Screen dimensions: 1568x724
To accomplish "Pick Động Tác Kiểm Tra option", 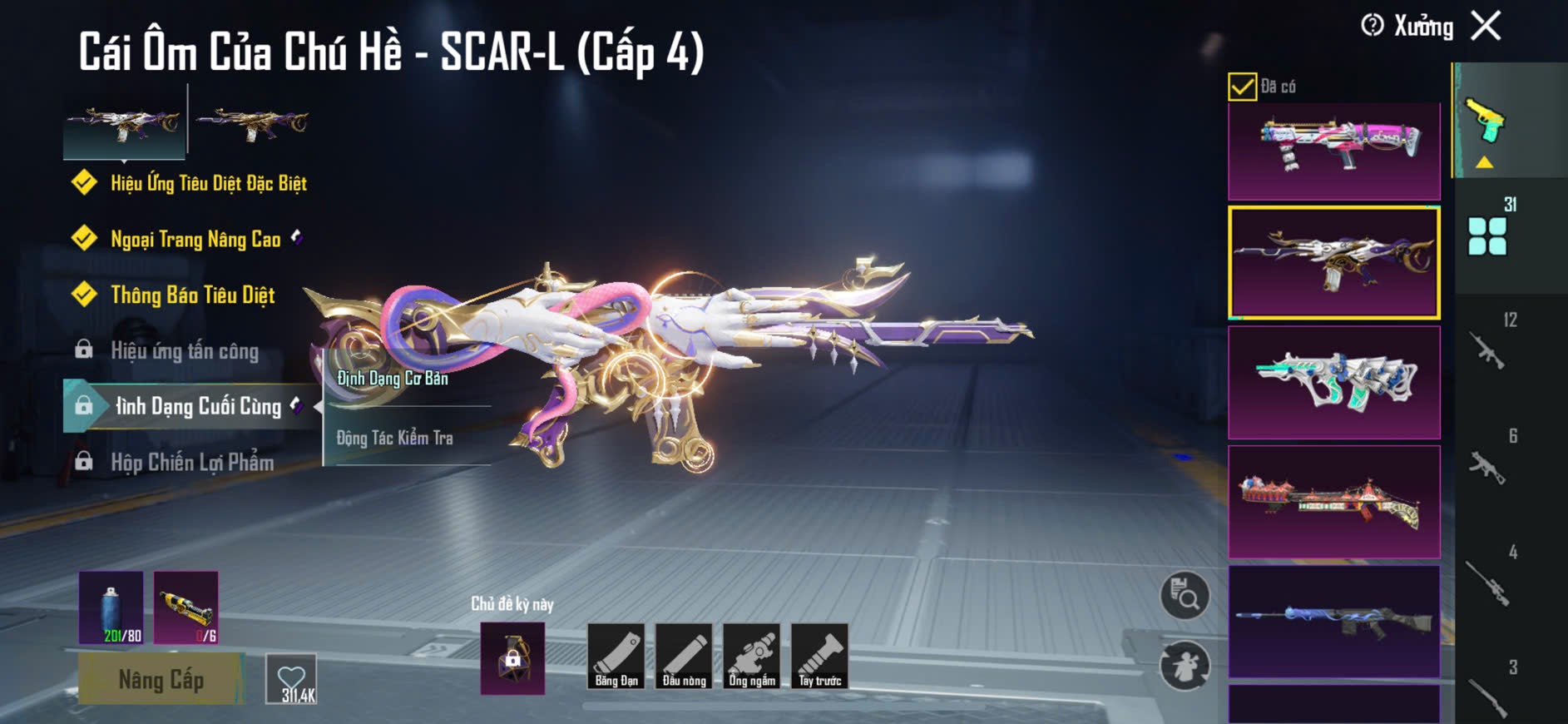I will point(395,438).
